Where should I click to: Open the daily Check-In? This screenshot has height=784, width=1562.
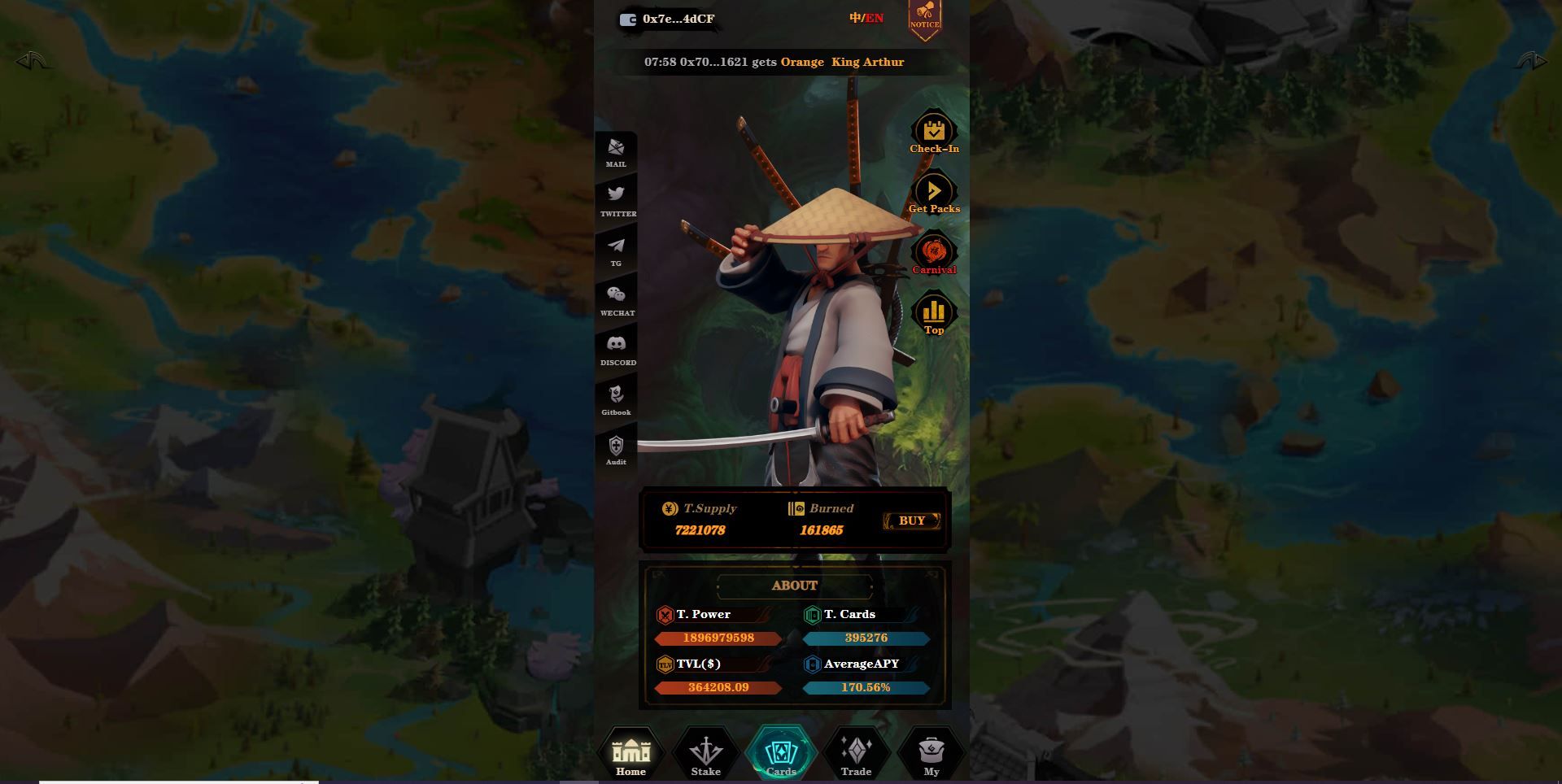[934, 133]
